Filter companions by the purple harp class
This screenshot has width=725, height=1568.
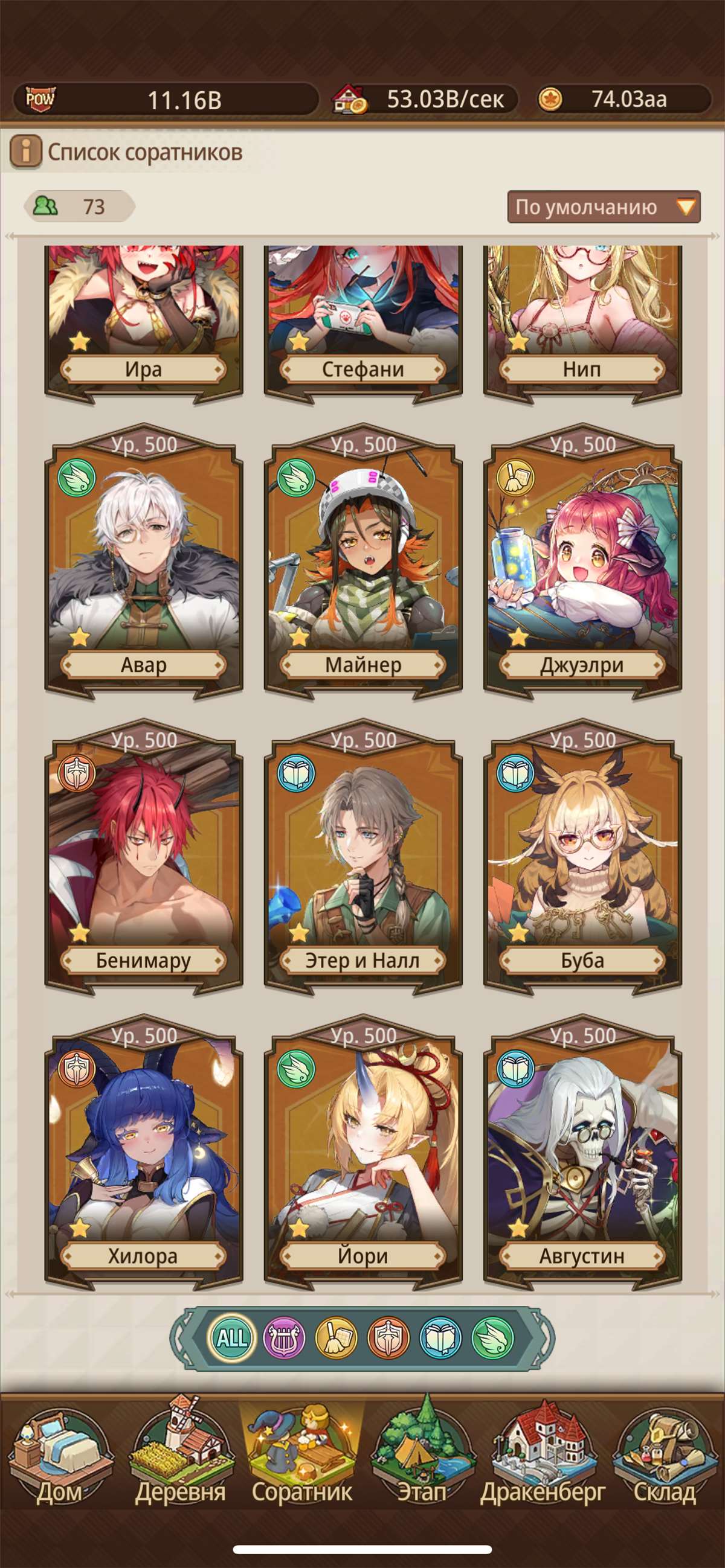pos(284,1337)
